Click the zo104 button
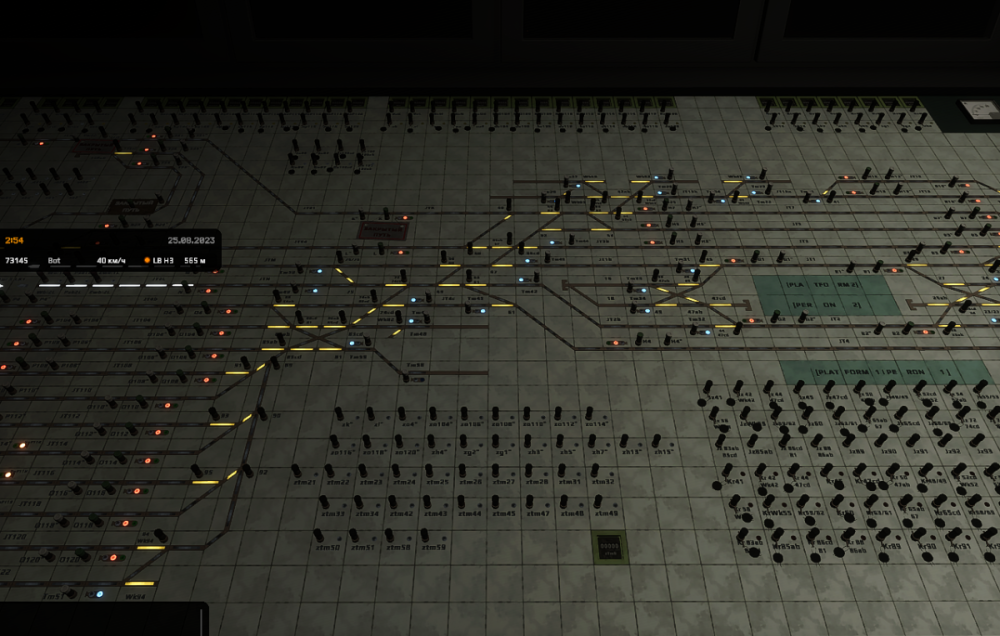The width and height of the screenshot is (1000, 636). pyautogui.click(x=434, y=412)
